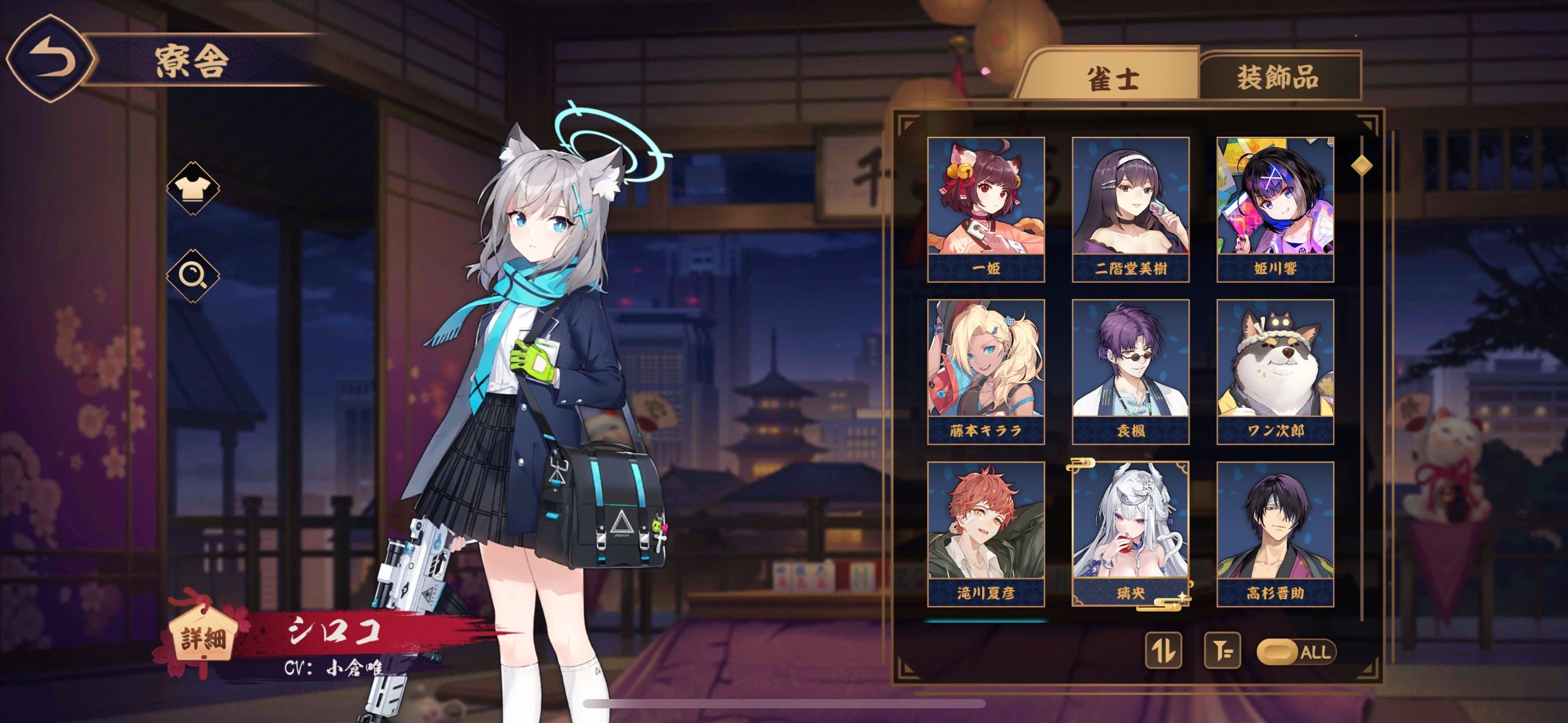The height and width of the screenshot is (723, 1568).
Task: Activate the magnifying glass view icon
Action: [193, 275]
